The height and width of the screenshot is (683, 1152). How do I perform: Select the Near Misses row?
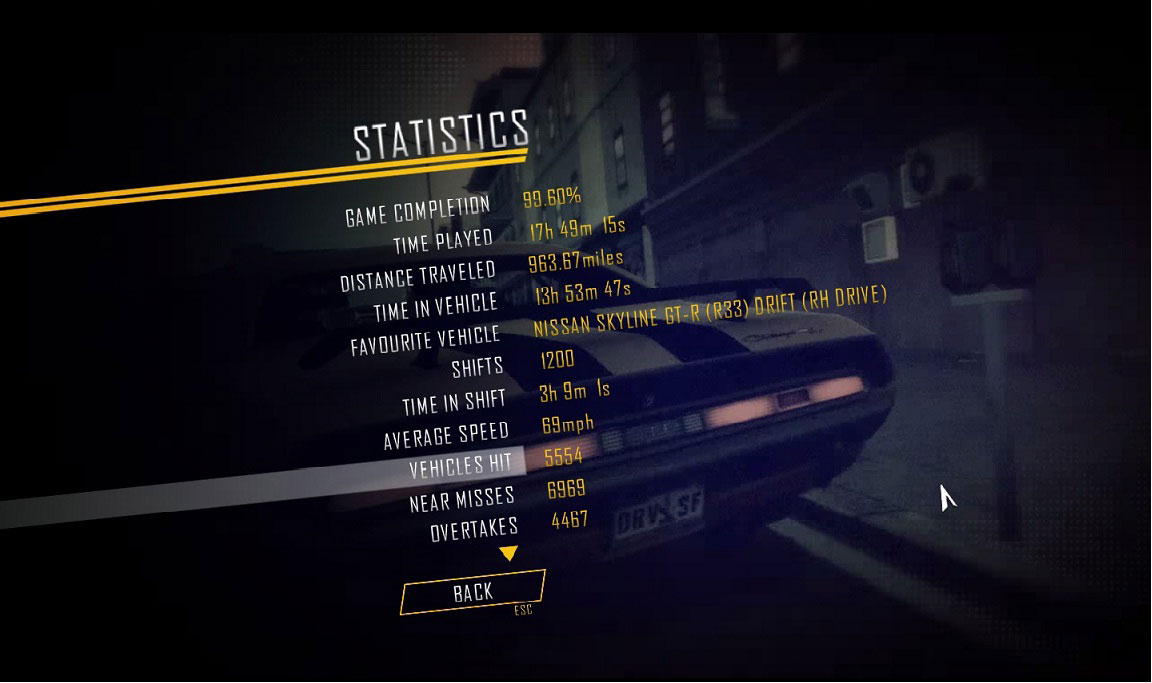461,498
